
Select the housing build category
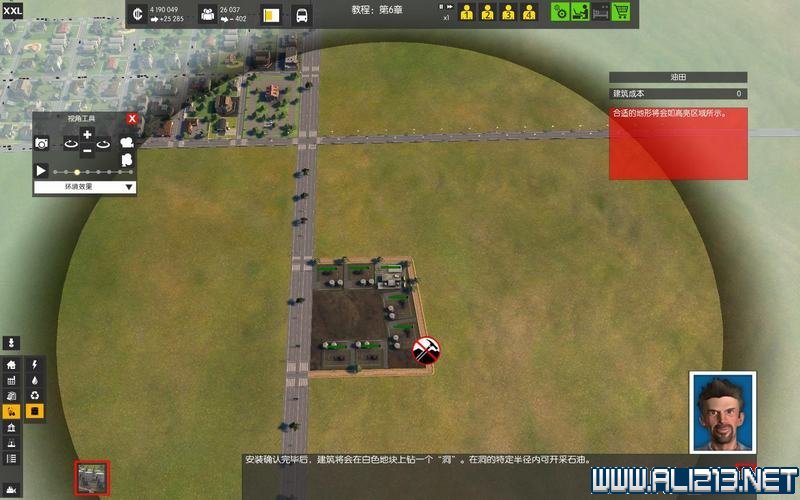click(12, 366)
